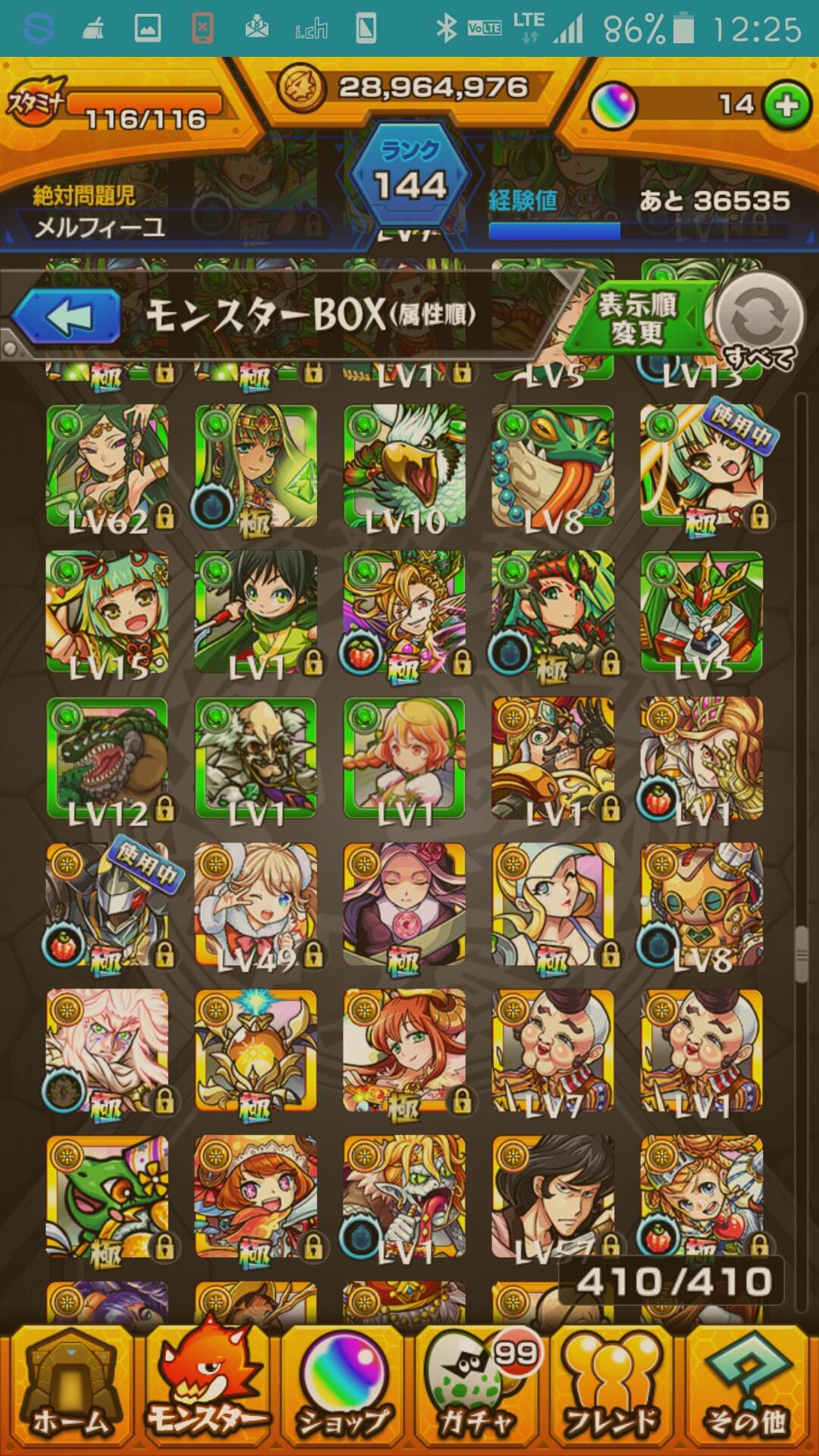Open the 表示順変更 sort order button
This screenshot has width=819, height=1456.
637,318
